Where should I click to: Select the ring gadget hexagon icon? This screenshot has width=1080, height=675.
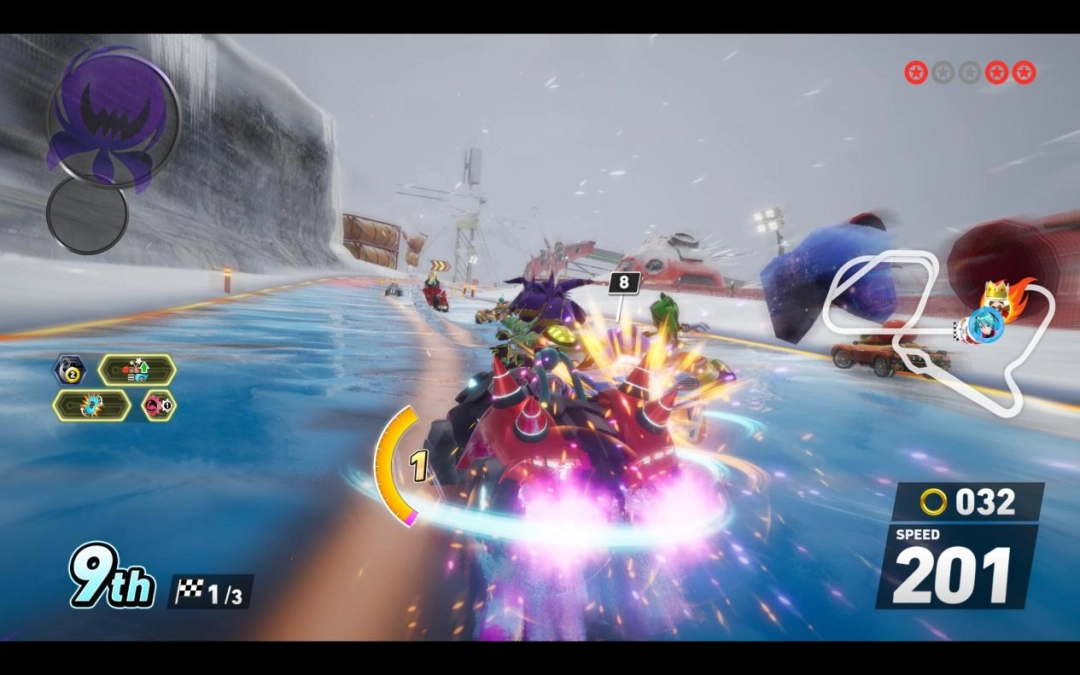tap(69, 370)
